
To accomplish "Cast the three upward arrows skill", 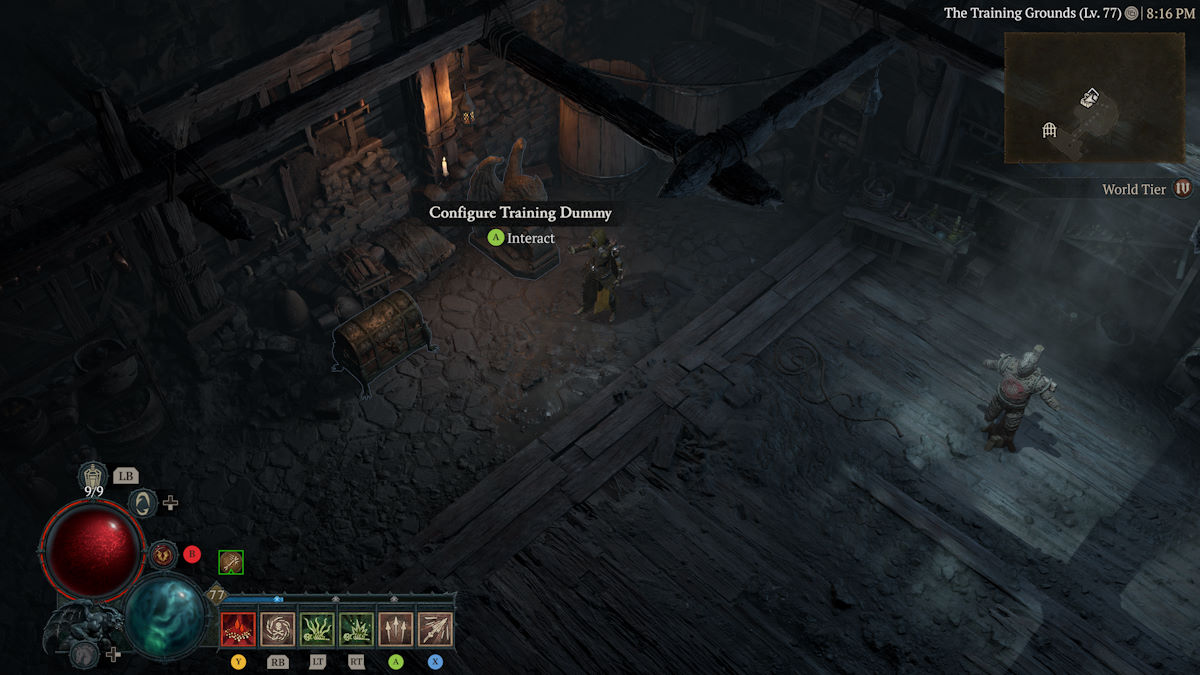I will pos(396,630).
